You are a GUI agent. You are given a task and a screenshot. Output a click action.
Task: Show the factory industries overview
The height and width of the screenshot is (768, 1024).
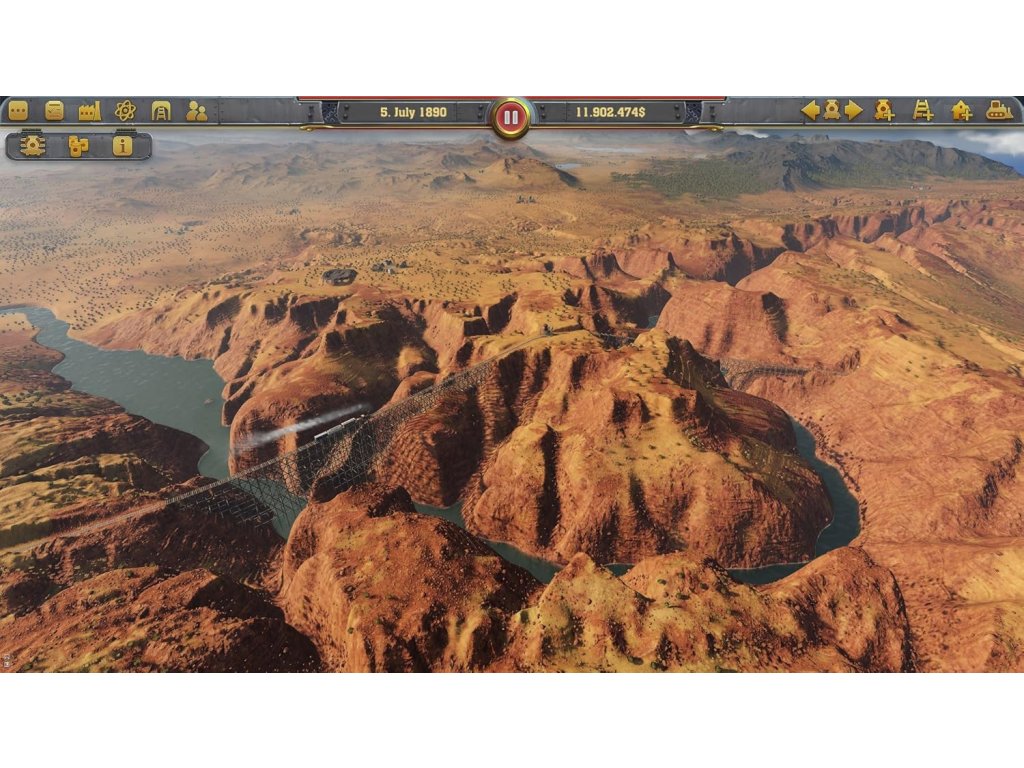tap(90, 111)
